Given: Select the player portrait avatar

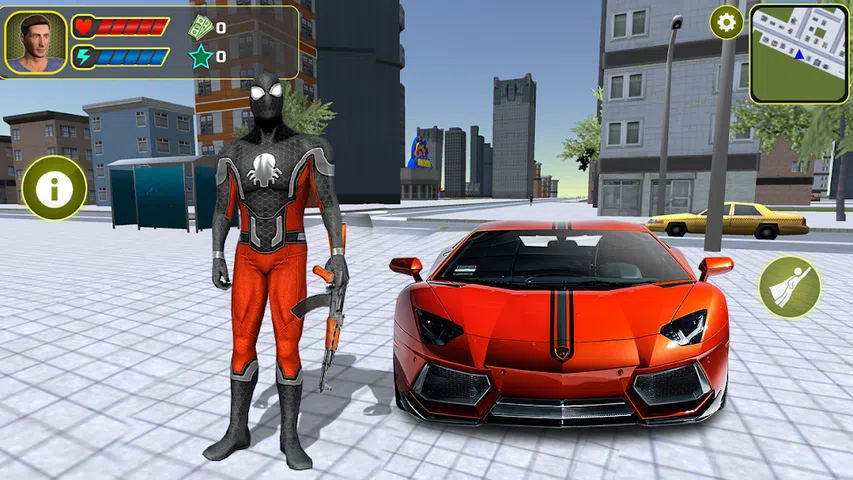Looking at the screenshot, I should (35, 42).
